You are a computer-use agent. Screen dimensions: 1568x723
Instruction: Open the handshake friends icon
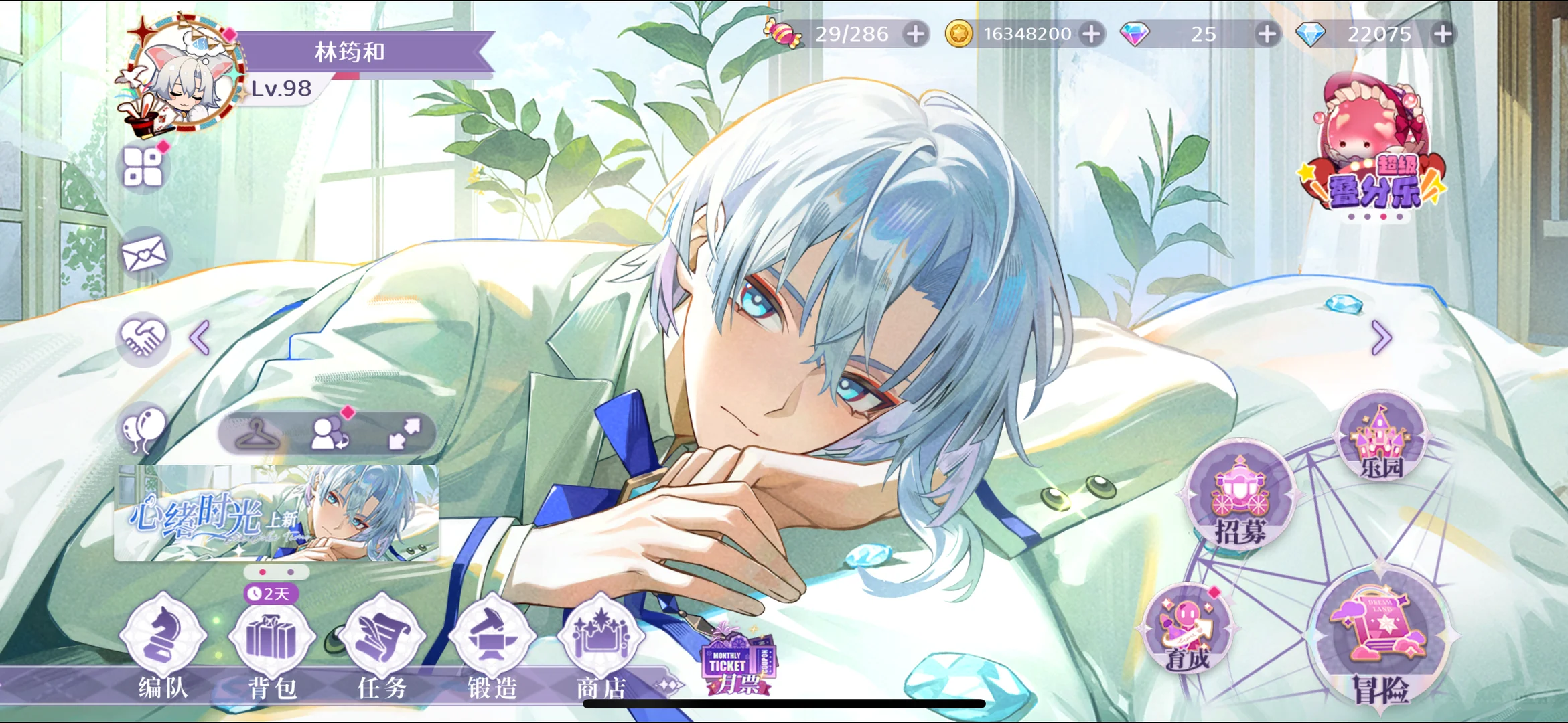(143, 337)
